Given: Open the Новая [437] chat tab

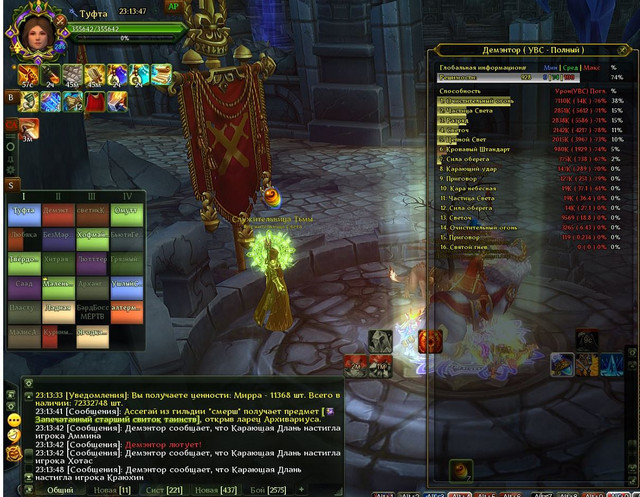Looking at the screenshot, I should pyautogui.click(x=207, y=489).
